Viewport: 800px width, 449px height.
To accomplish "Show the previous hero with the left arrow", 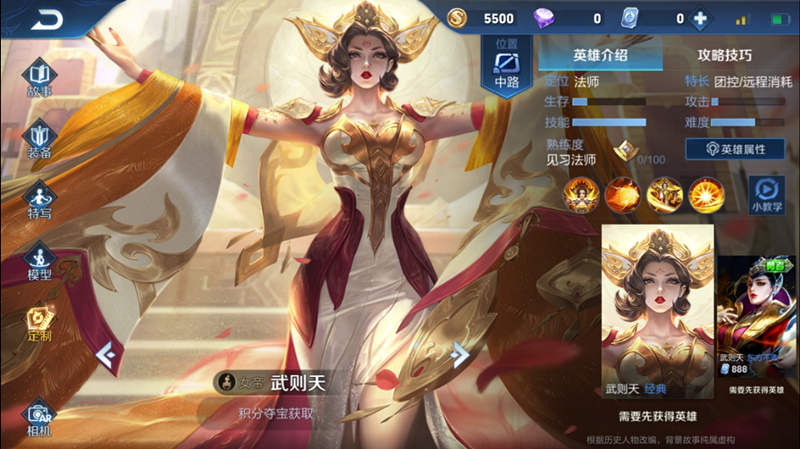I will (108, 353).
